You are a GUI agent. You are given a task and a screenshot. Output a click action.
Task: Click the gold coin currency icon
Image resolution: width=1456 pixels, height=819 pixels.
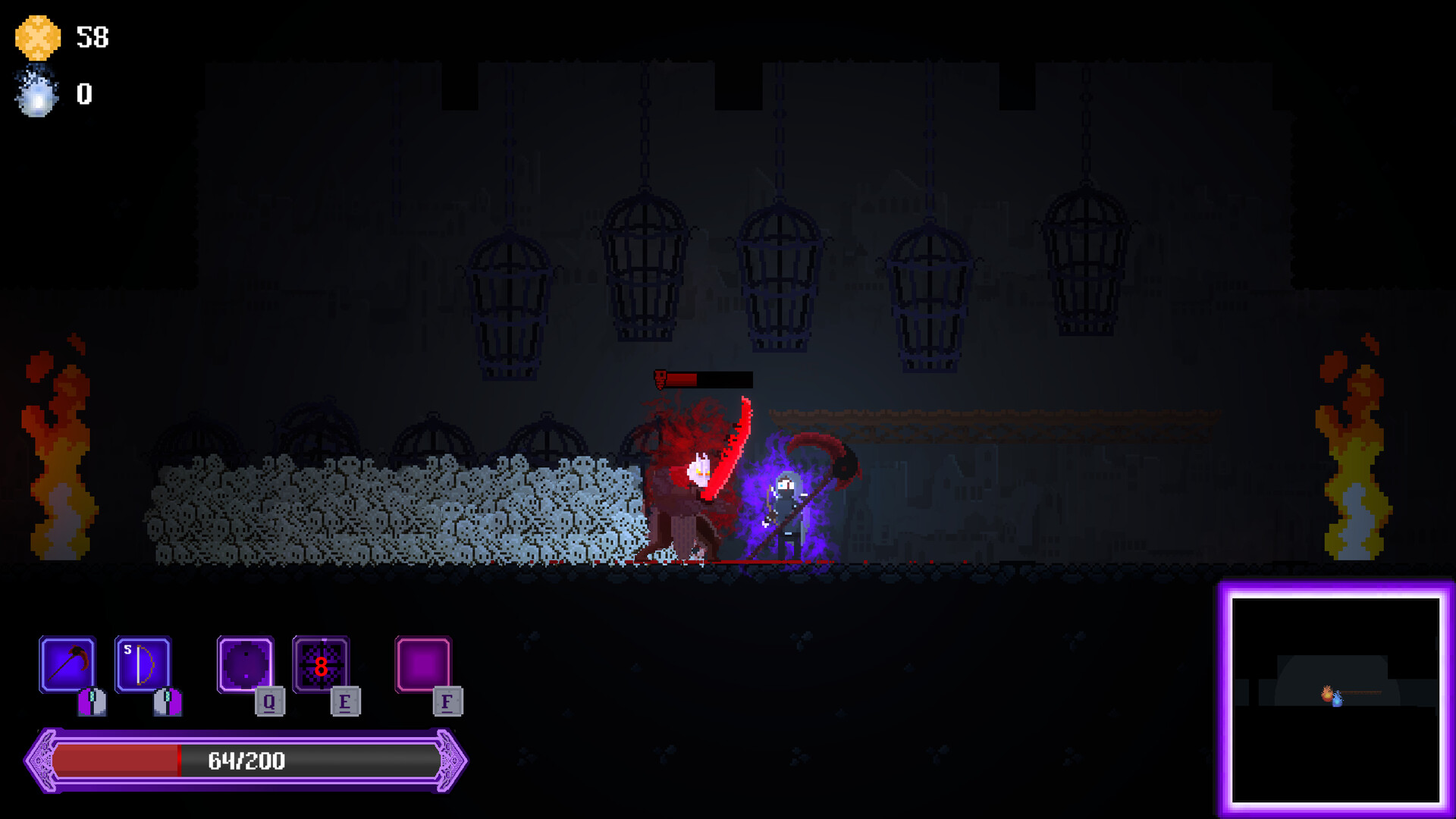pos(36,36)
